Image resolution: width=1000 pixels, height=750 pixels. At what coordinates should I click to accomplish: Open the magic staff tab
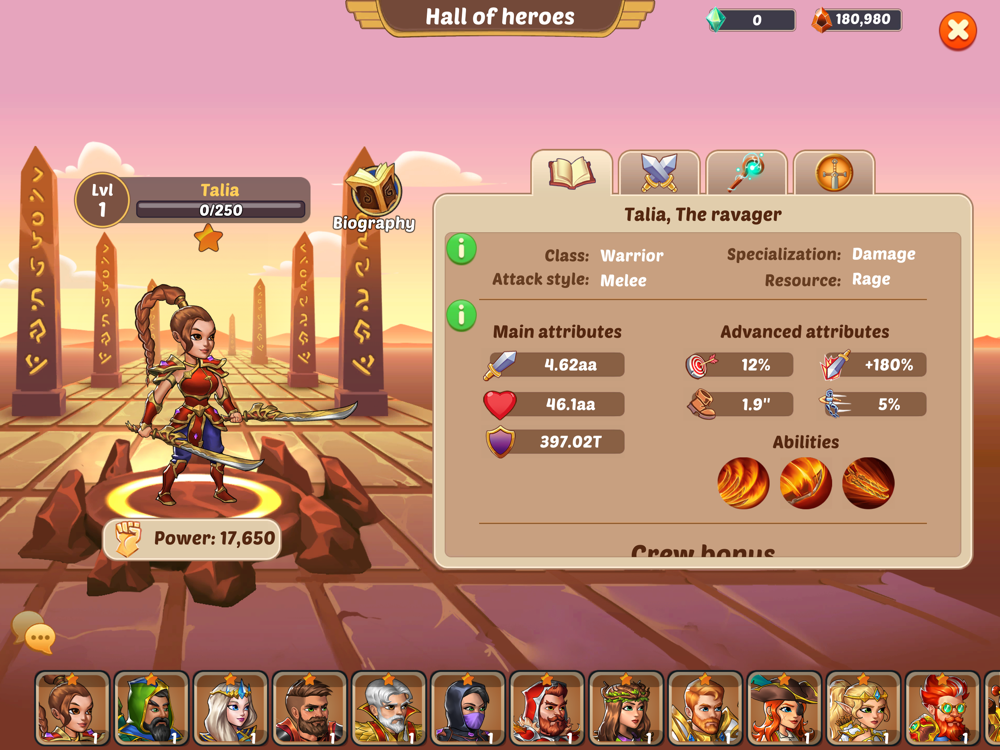click(746, 173)
